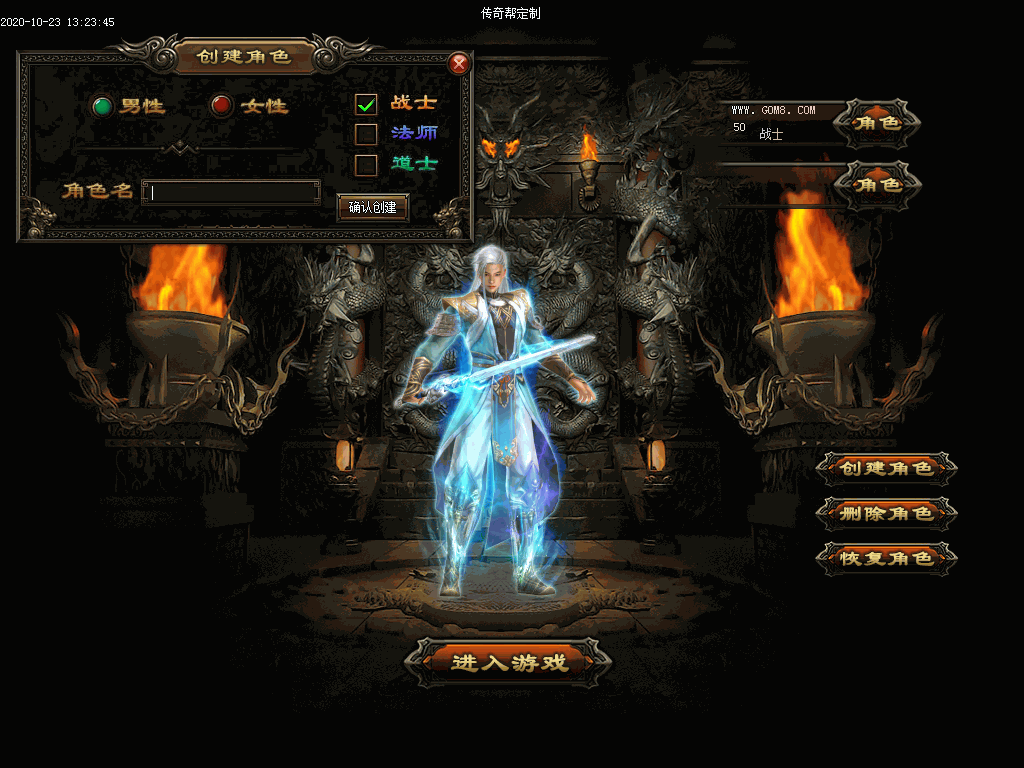The height and width of the screenshot is (768, 1024).
Task: Select the 角色 button beside the level 50 战士
Action: click(877, 123)
